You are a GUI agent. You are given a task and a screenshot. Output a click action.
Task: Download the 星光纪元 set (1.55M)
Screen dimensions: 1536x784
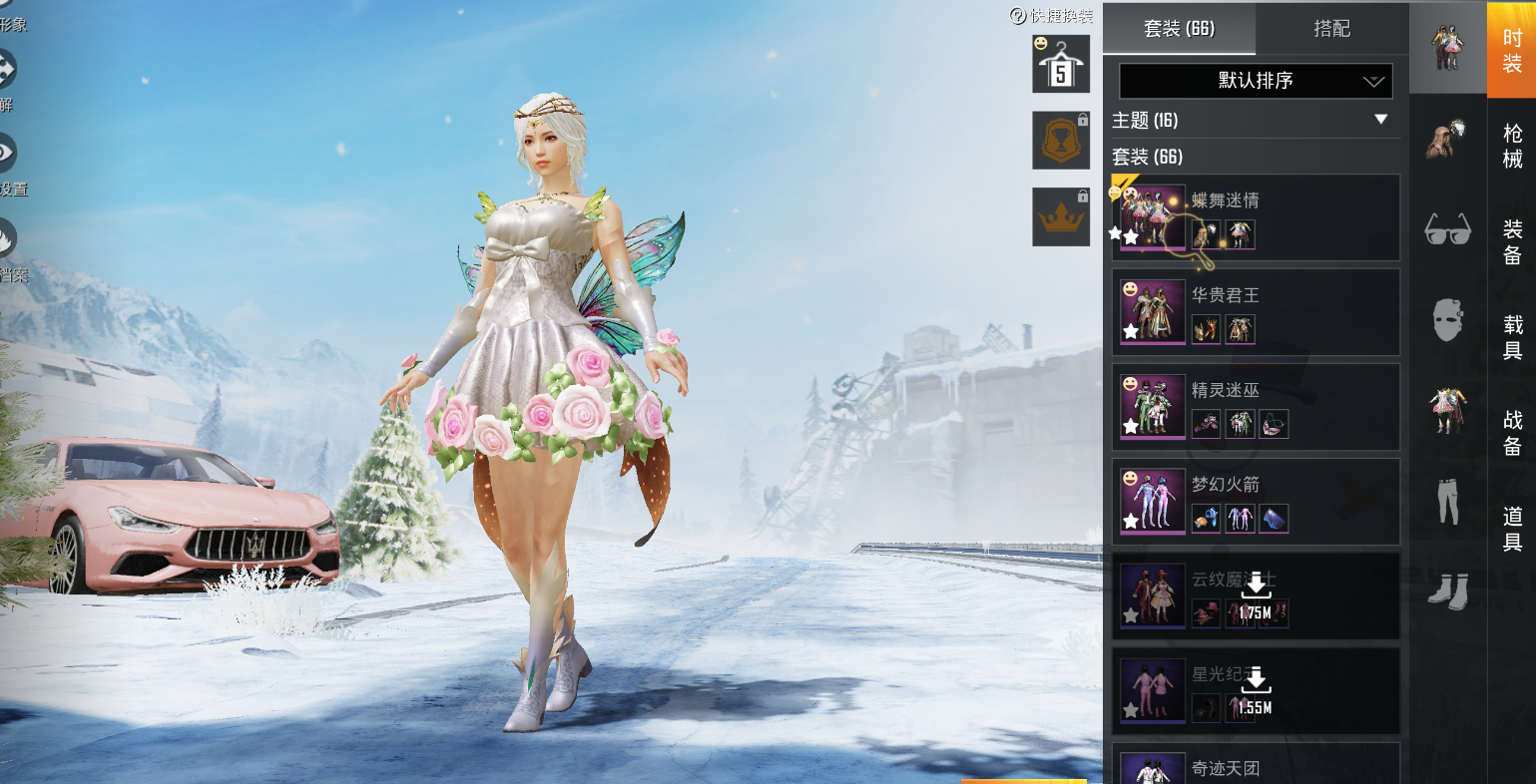pos(1257,691)
